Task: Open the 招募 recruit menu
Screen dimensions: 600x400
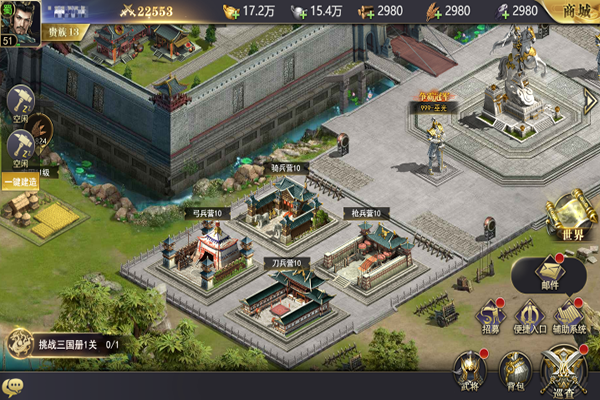Action: click(x=490, y=318)
